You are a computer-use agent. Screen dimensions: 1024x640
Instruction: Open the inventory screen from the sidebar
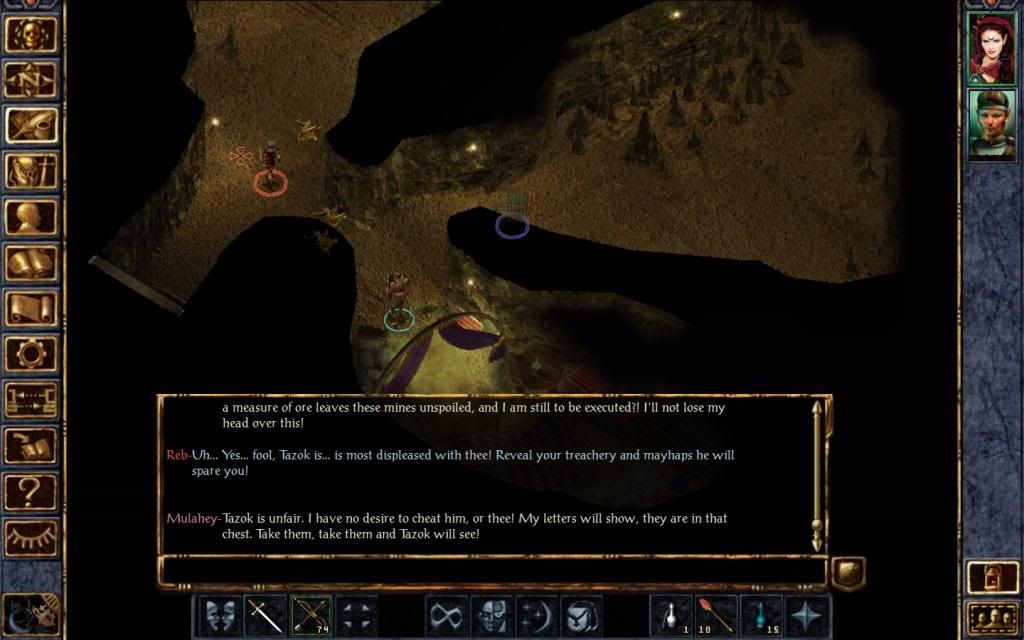click(x=31, y=171)
